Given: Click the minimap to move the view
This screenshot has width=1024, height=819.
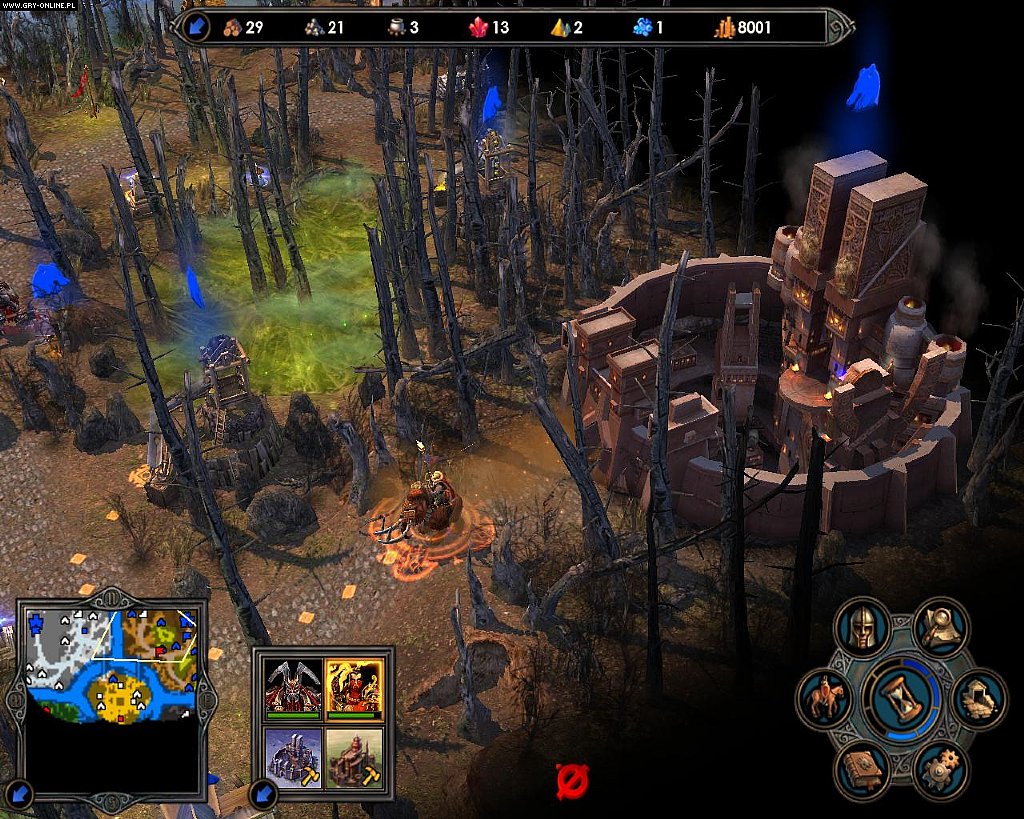Looking at the screenshot, I should 110,665.
